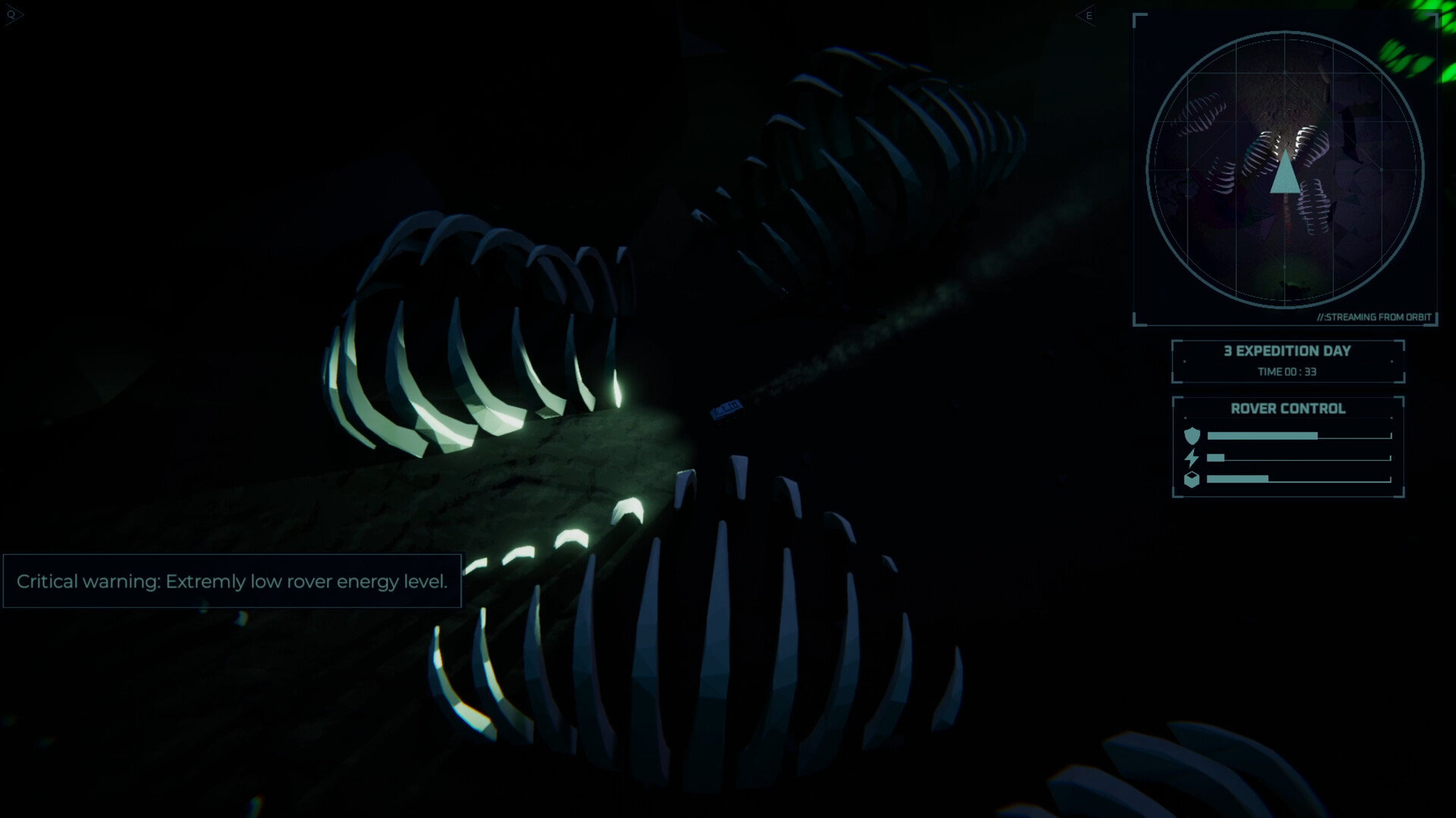Click TIME 00:33 to check mission clock
This screenshot has height=818, width=1456.
coord(1287,371)
